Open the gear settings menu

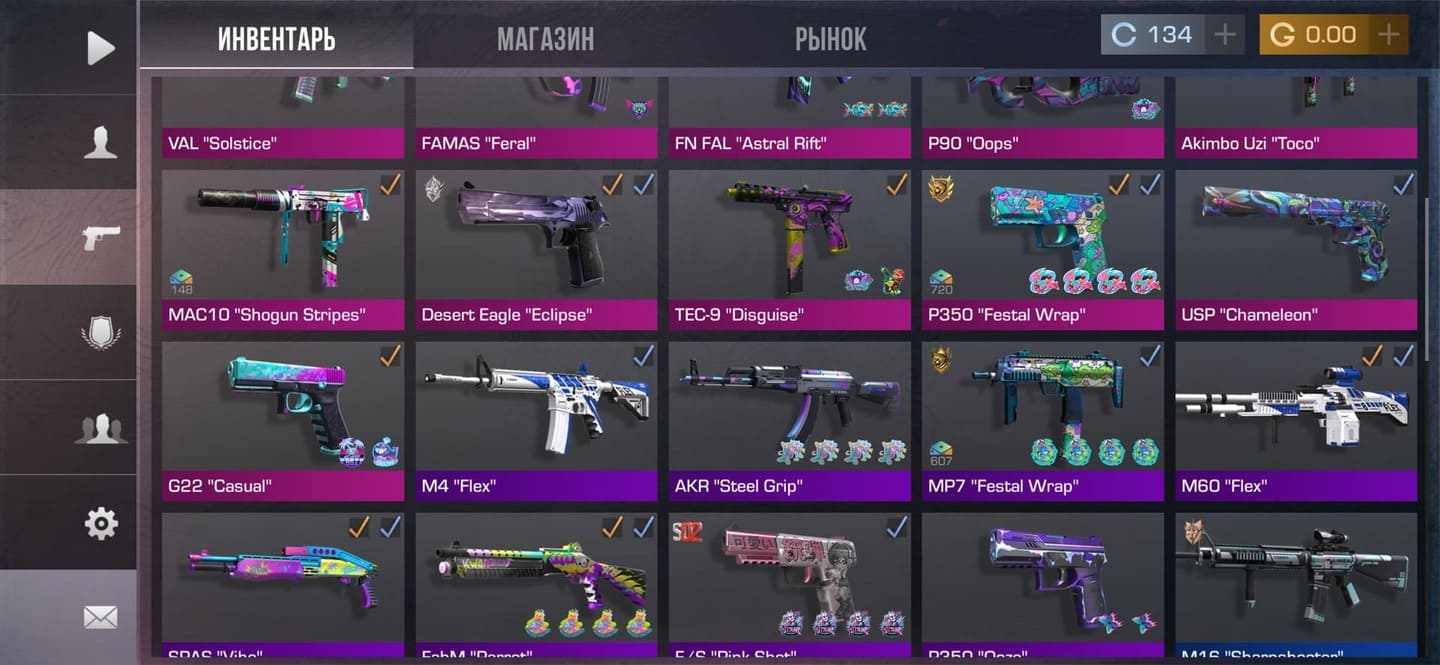[x=100, y=523]
